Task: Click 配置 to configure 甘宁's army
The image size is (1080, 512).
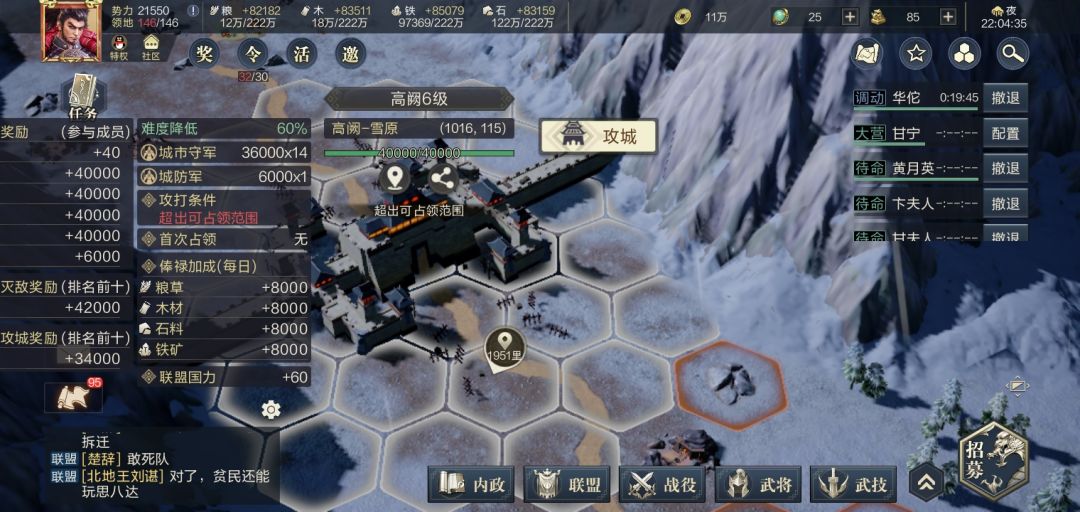Action: pyautogui.click(x=1005, y=133)
